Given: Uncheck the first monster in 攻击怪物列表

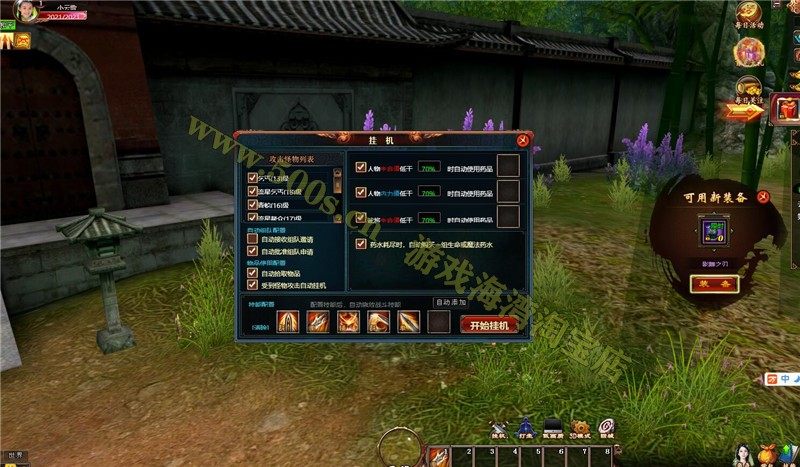Looking at the screenshot, I should (253, 177).
